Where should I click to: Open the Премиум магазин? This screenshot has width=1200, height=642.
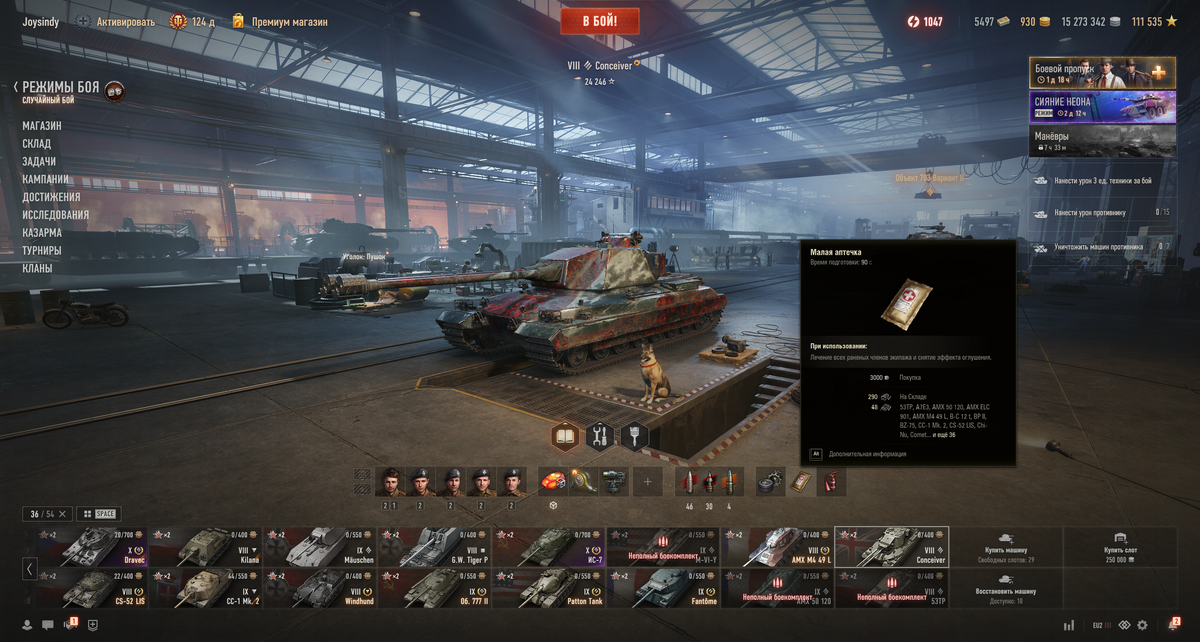(289, 21)
